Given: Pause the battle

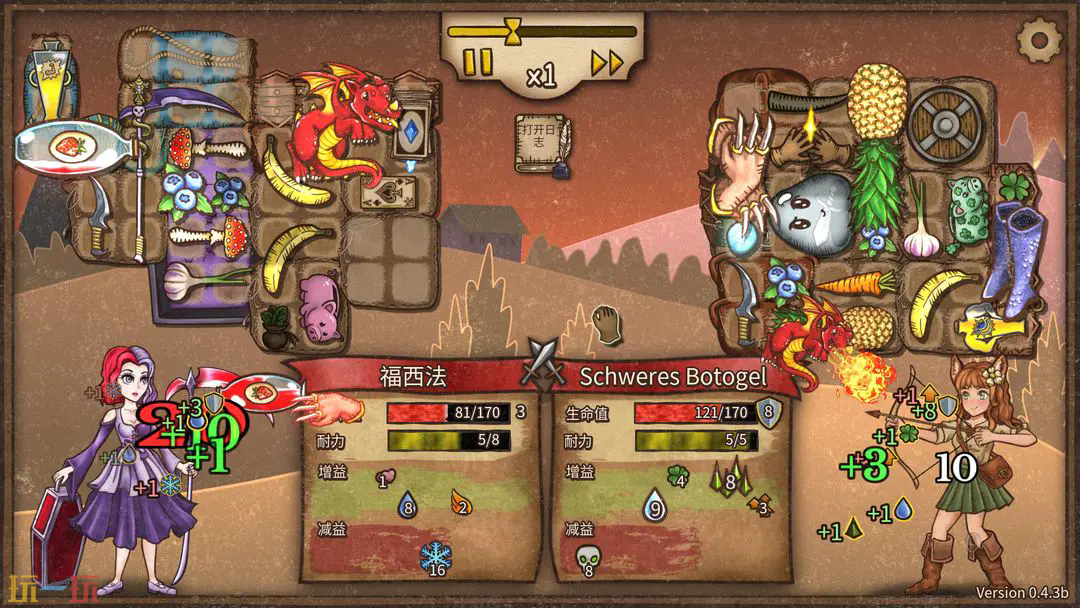Looking at the screenshot, I should pos(478,63).
